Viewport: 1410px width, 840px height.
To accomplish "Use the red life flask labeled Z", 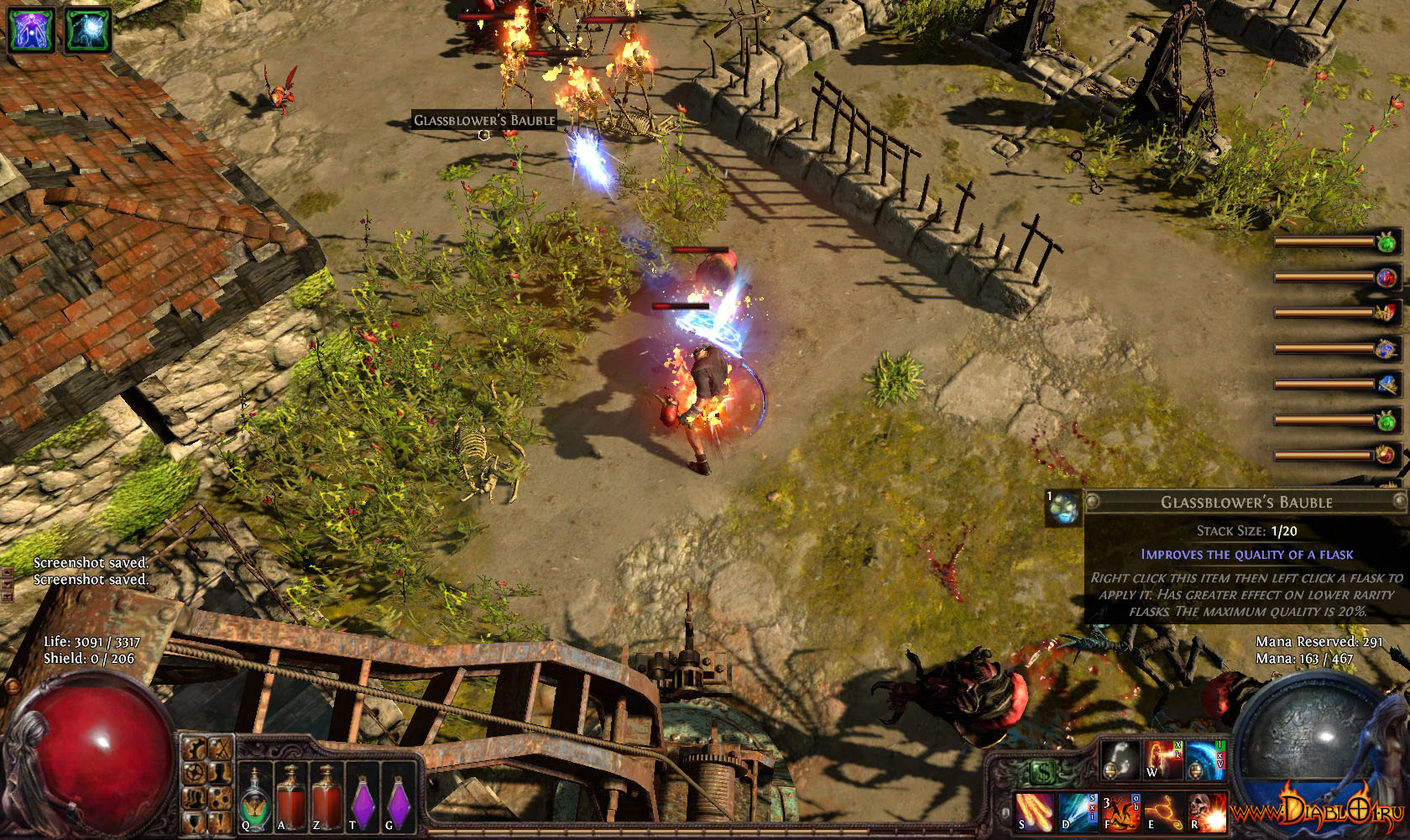I will (x=326, y=796).
